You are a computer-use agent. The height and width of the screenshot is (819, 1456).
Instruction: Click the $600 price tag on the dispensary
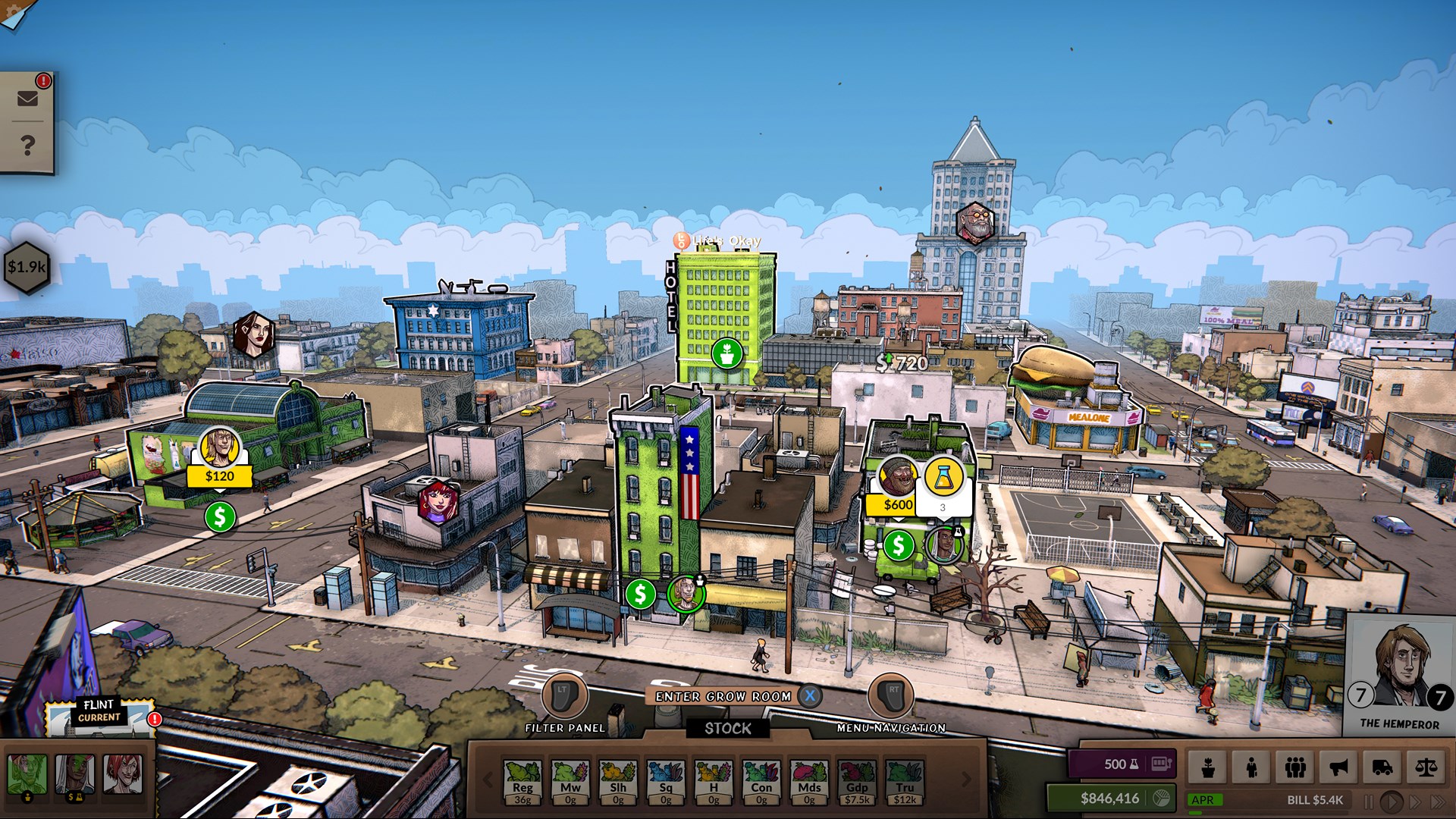click(x=896, y=504)
